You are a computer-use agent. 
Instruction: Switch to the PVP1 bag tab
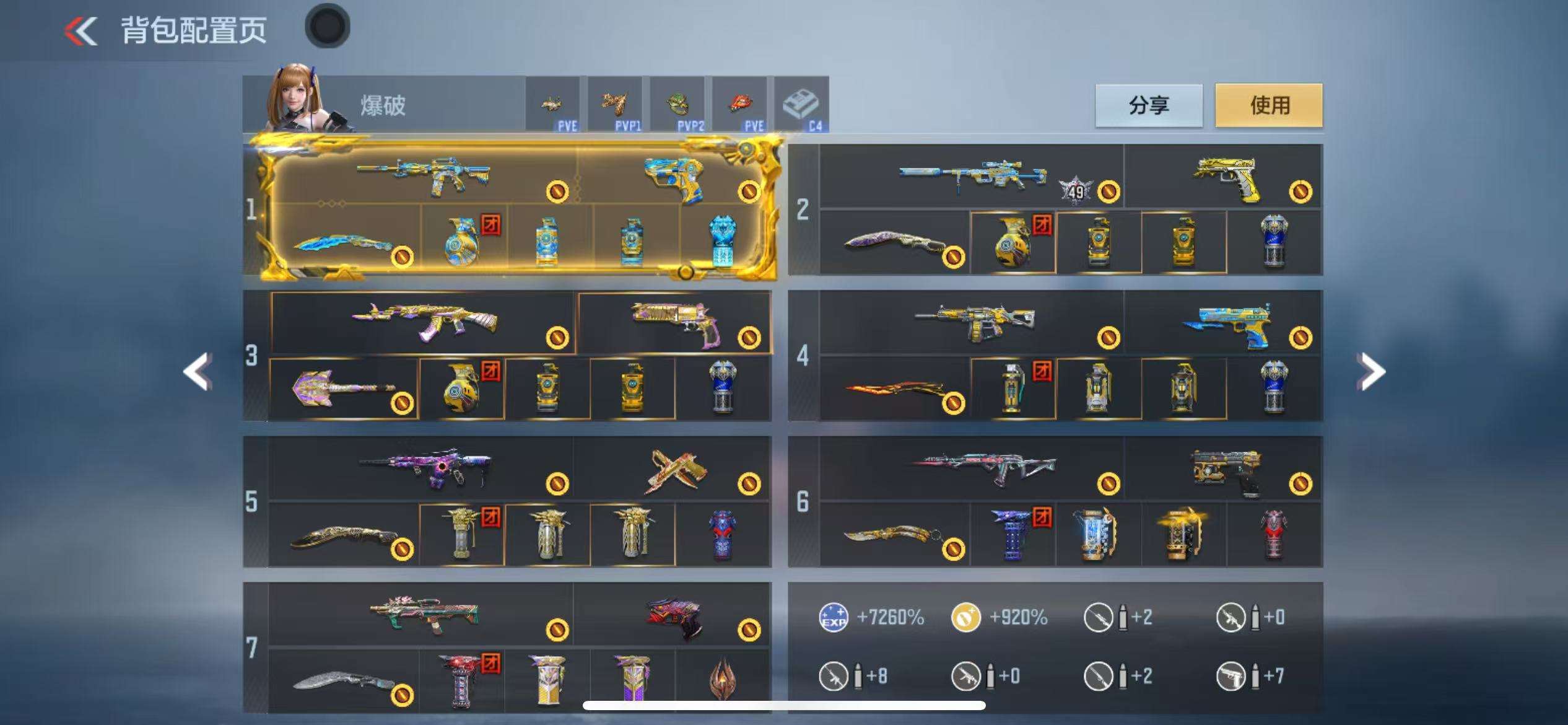(615, 105)
